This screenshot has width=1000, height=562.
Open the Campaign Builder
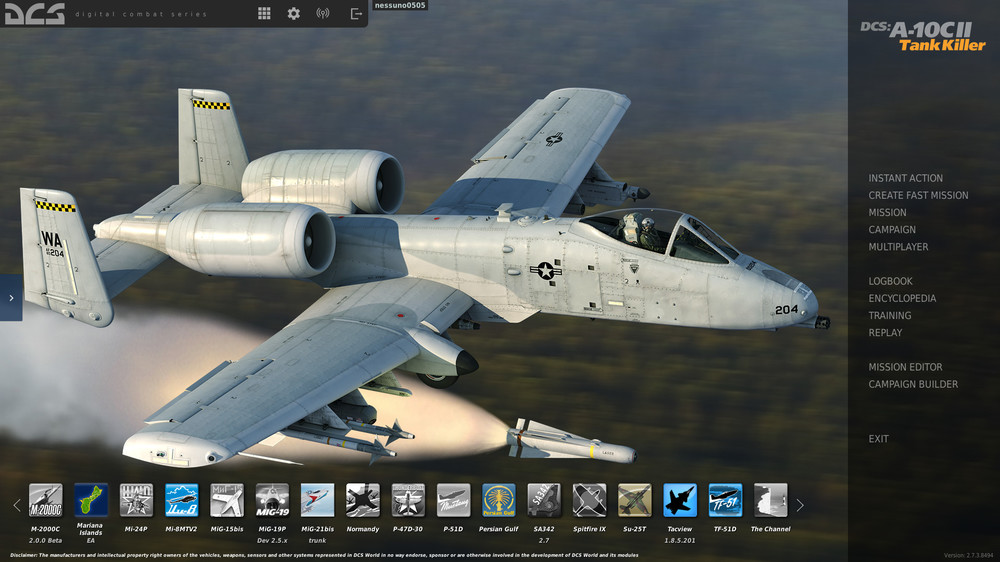913,384
